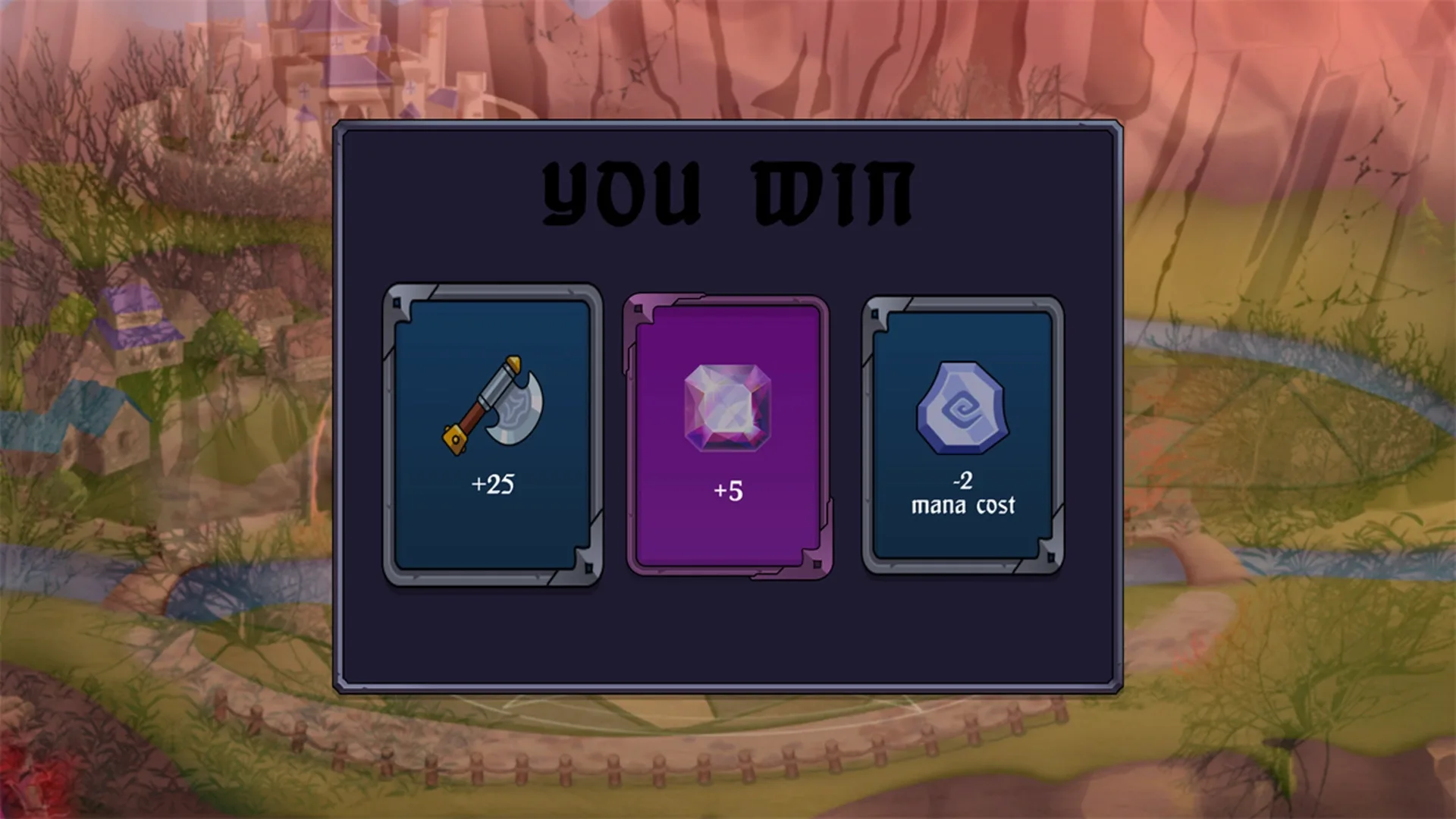Click the +5 text on the purple card
This screenshot has width=1456, height=819.
pos(726,491)
